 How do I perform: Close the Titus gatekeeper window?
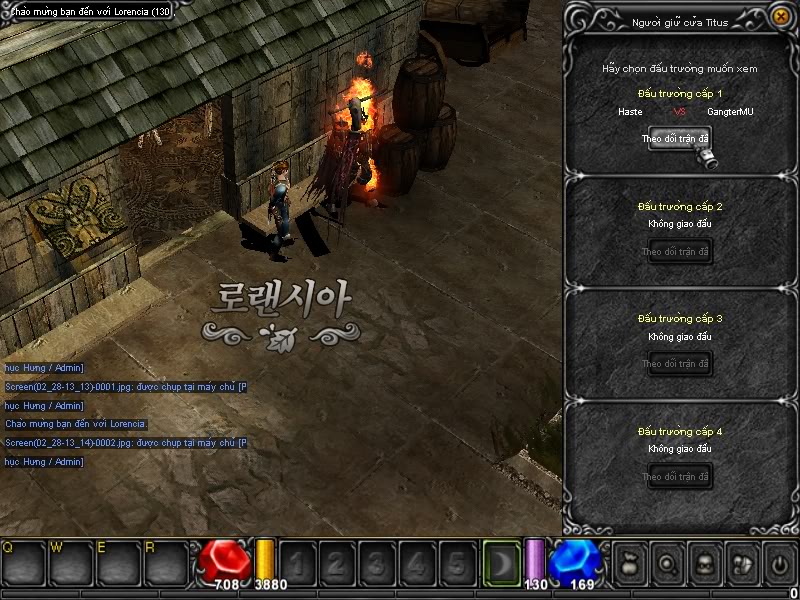click(x=780, y=17)
